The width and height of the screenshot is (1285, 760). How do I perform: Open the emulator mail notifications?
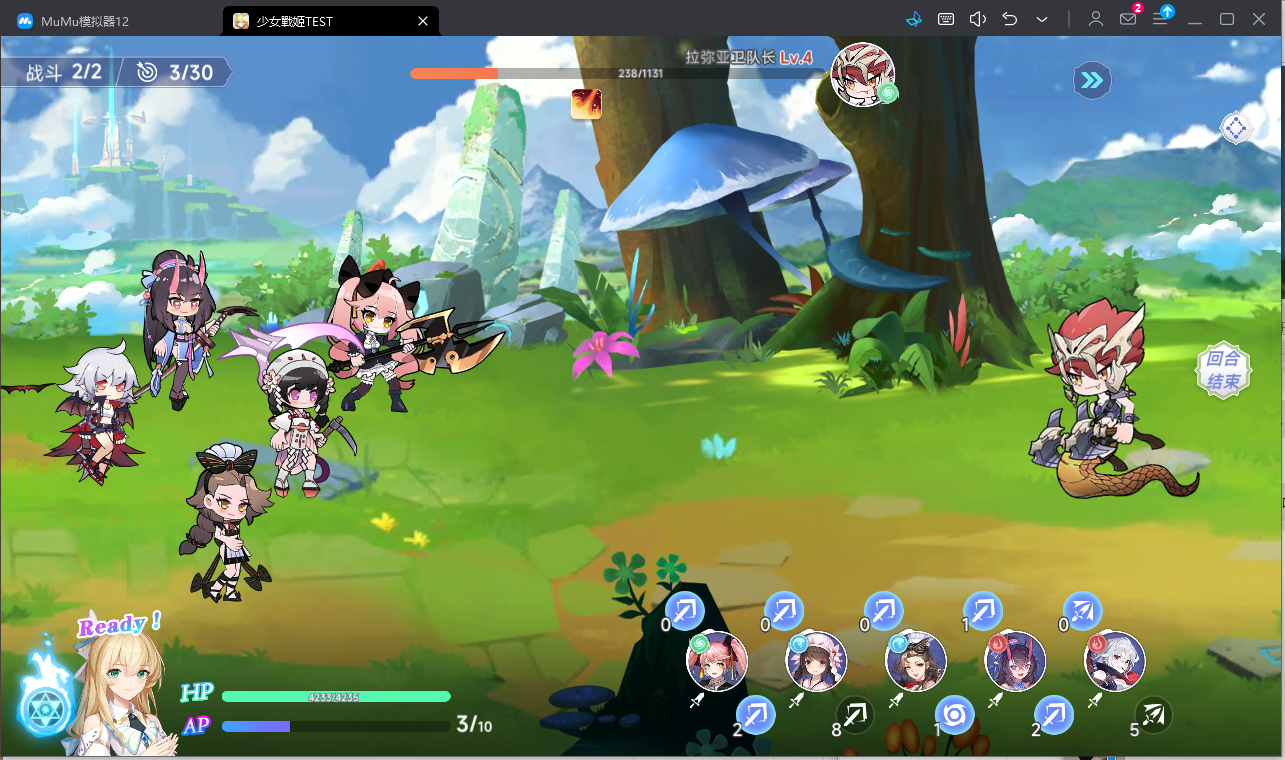pos(1128,19)
